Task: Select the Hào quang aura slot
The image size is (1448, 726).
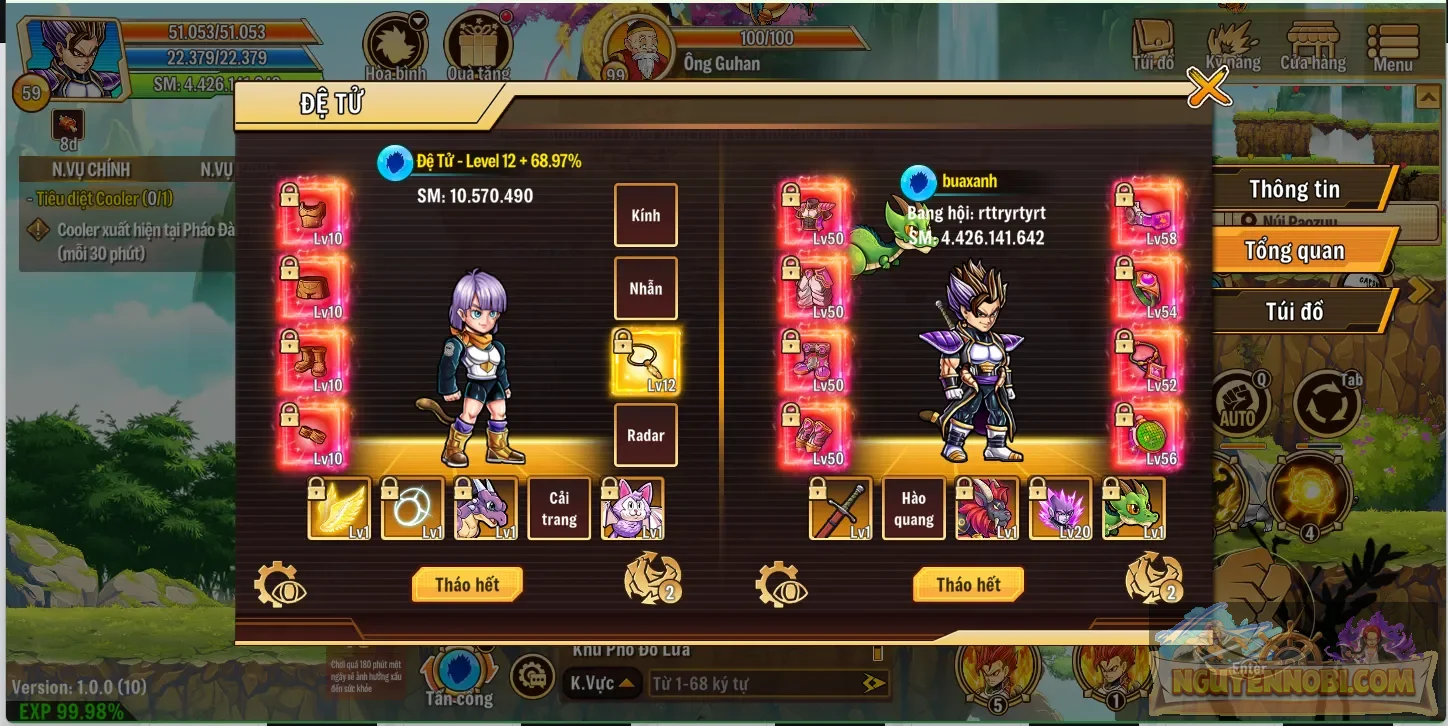Action: [x=913, y=508]
